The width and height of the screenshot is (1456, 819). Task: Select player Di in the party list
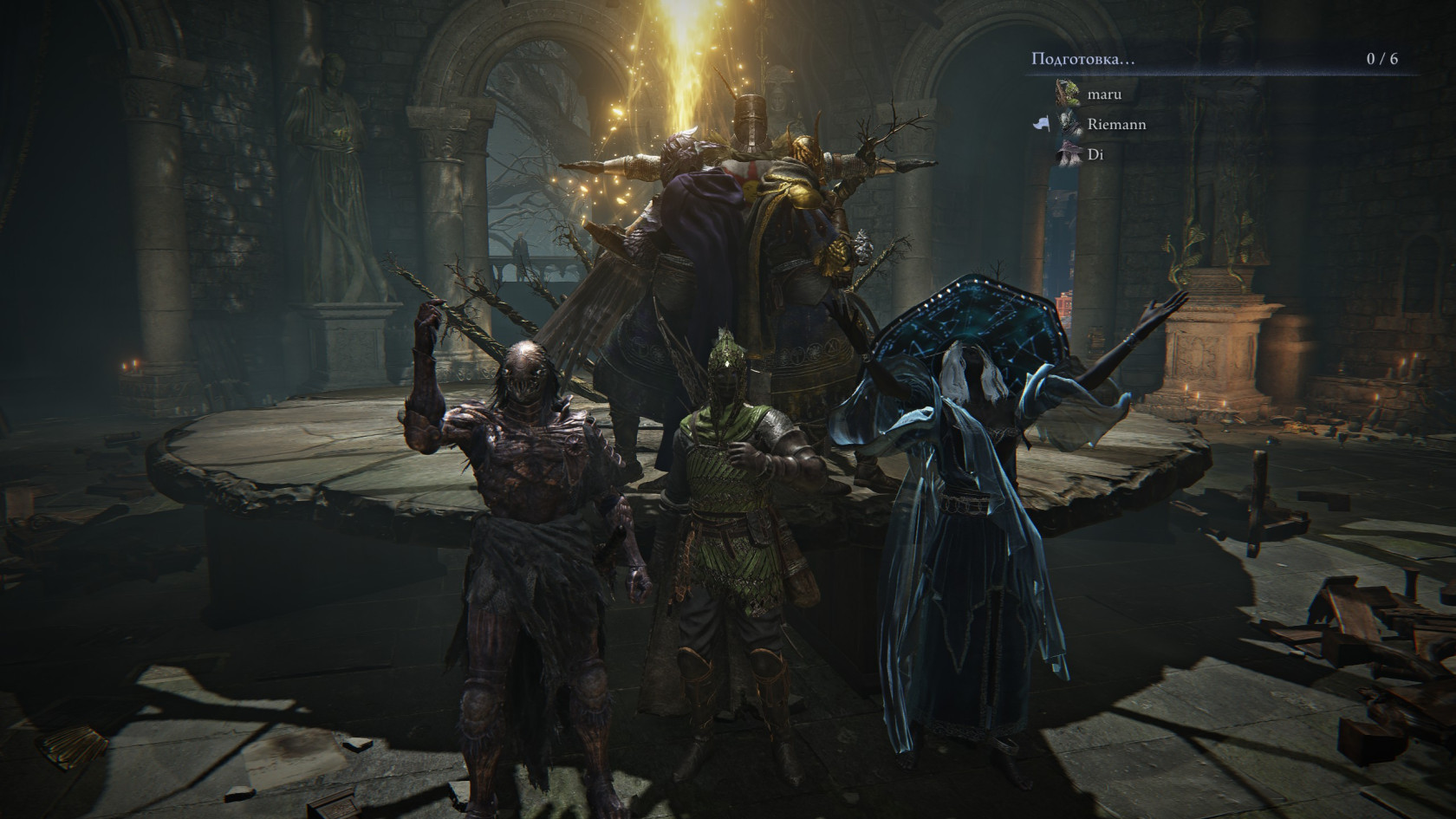tap(1095, 155)
